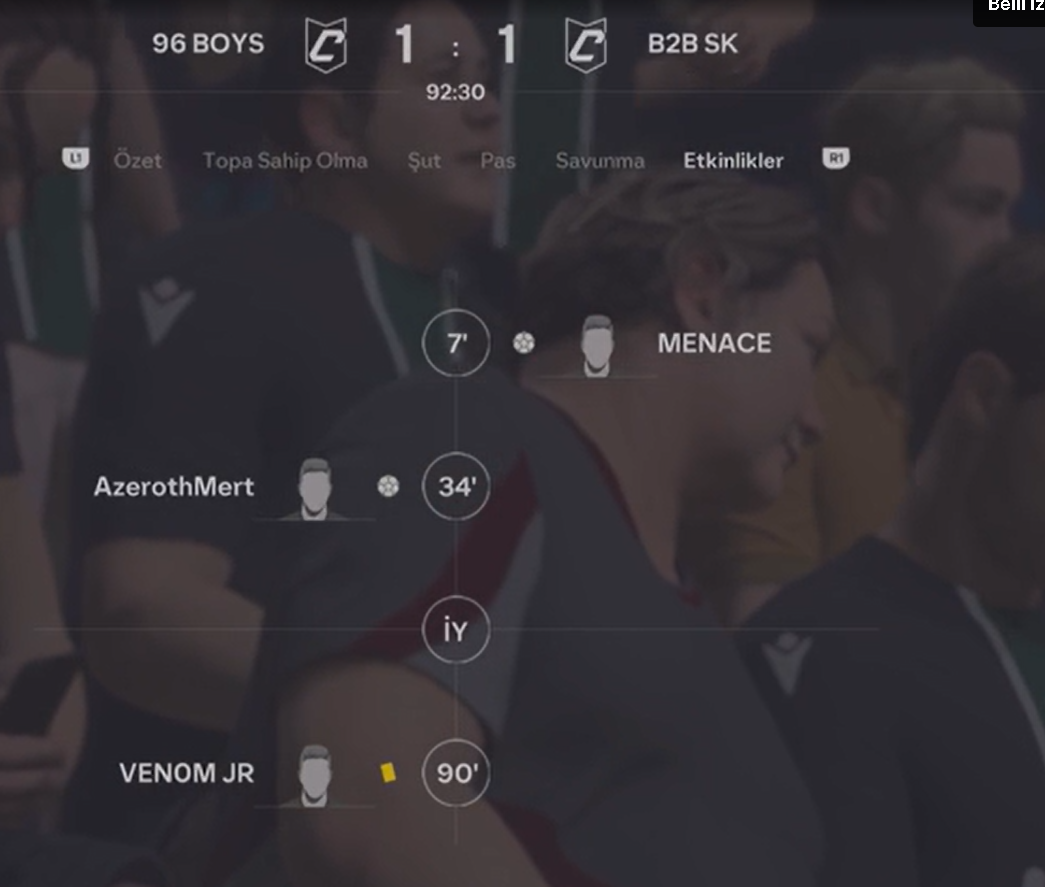
Task: Show the Pas tab
Action: click(498, 161)
